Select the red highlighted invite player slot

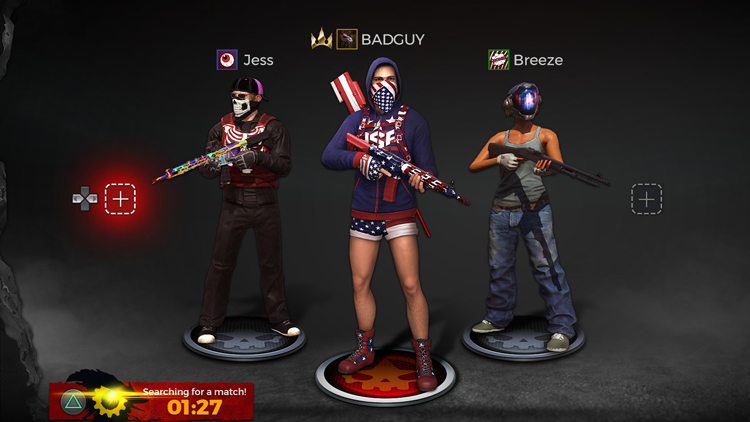[120, 198]
